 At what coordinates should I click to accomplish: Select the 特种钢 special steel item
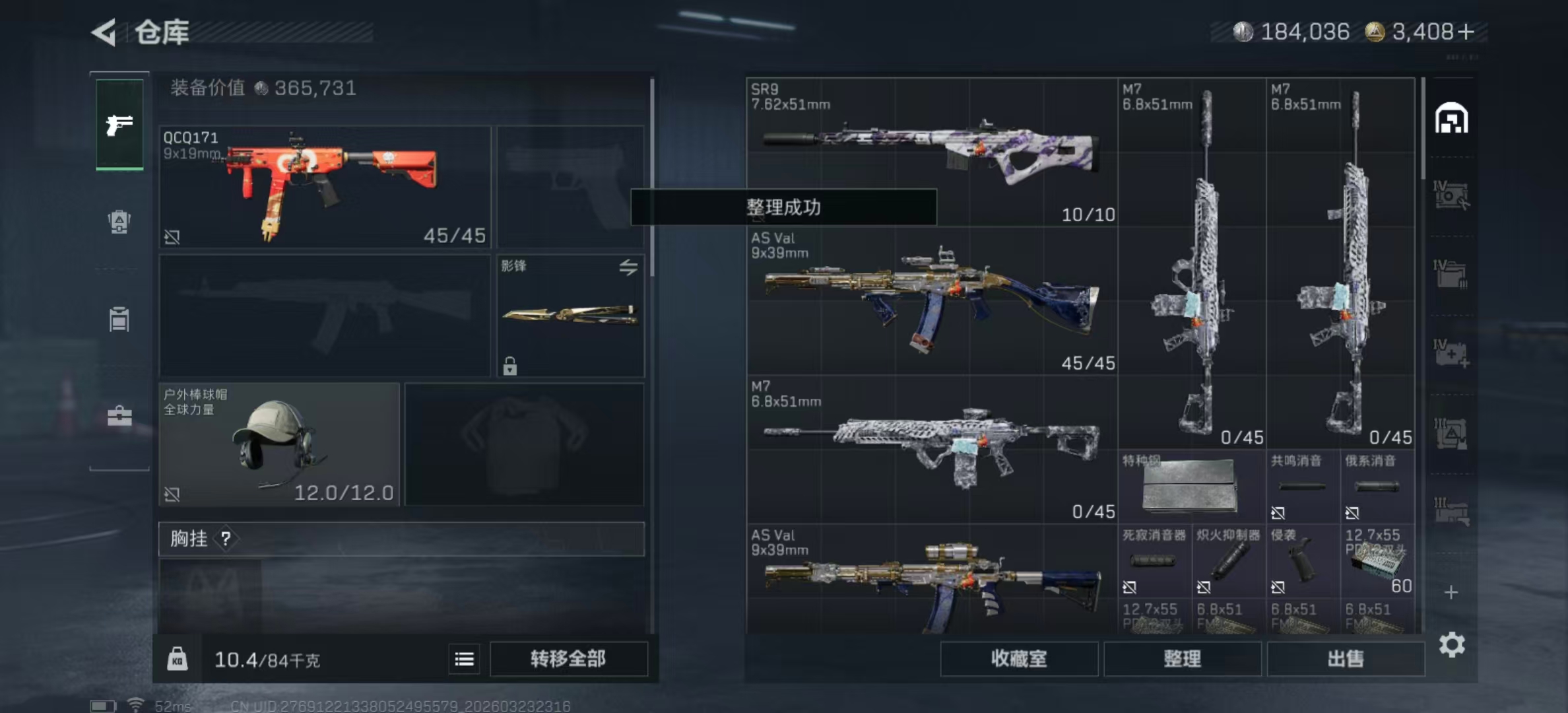[x=1191, y=487]
